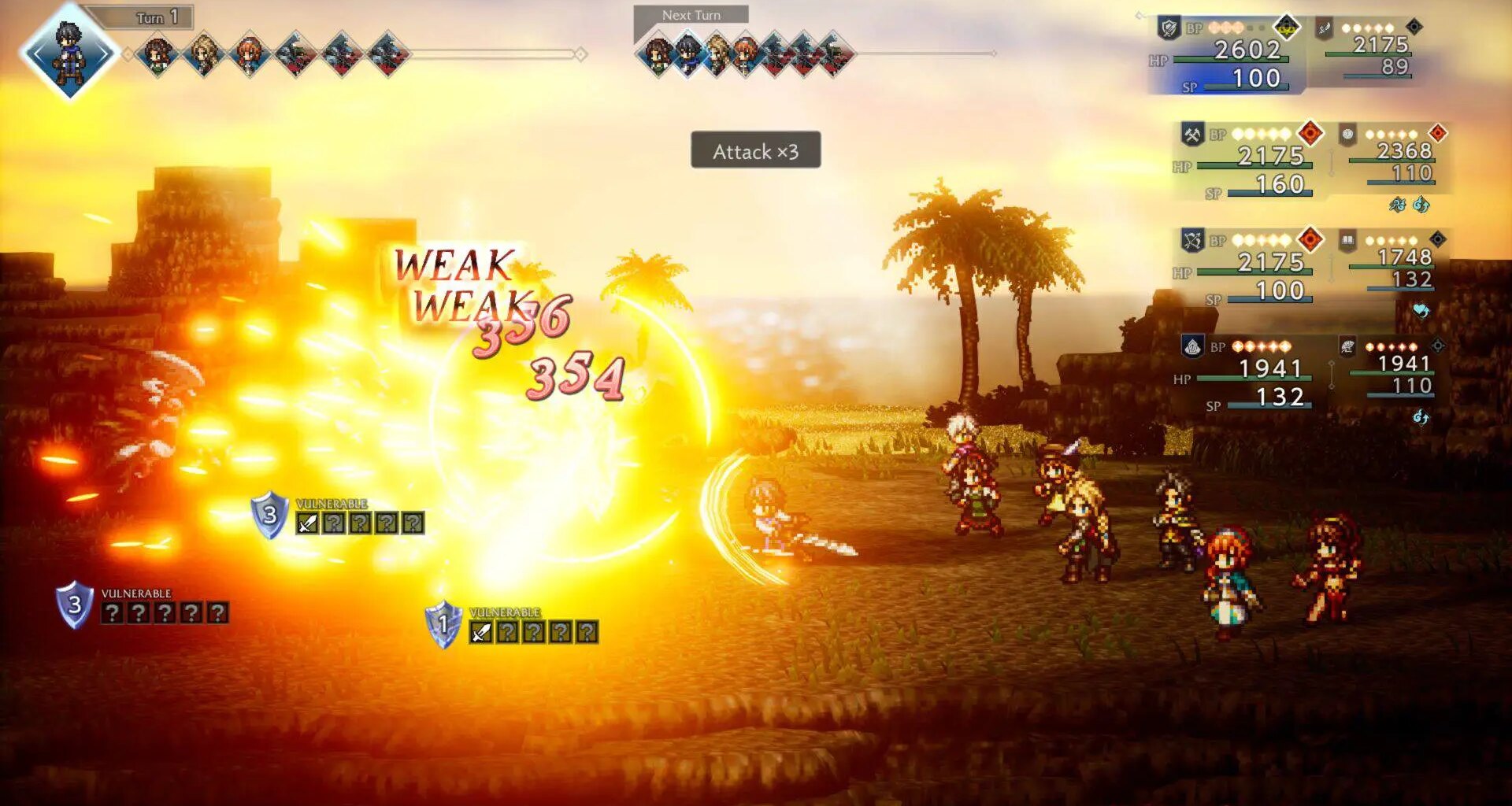
Task: Click the Attack ×3 action label
Action: tap(754, 151)
